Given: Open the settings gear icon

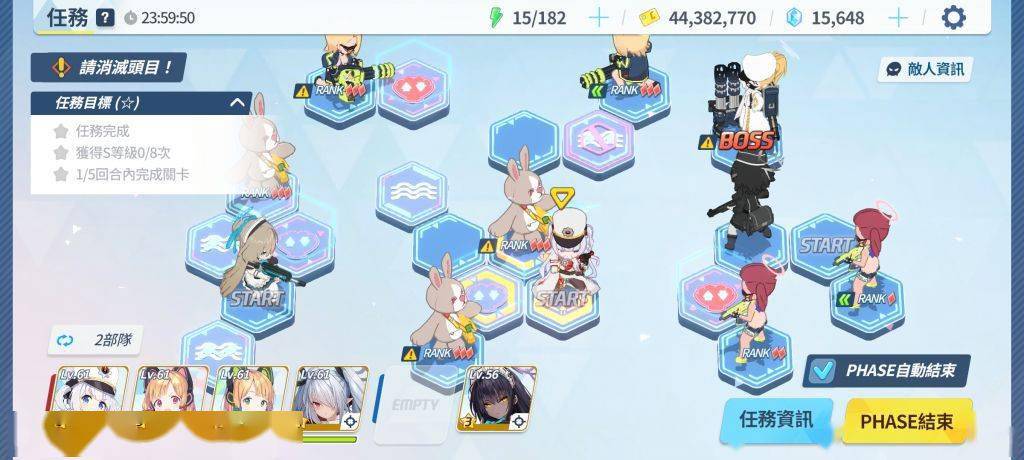Looking at the screenshot, I should click(x=954, y=17).
